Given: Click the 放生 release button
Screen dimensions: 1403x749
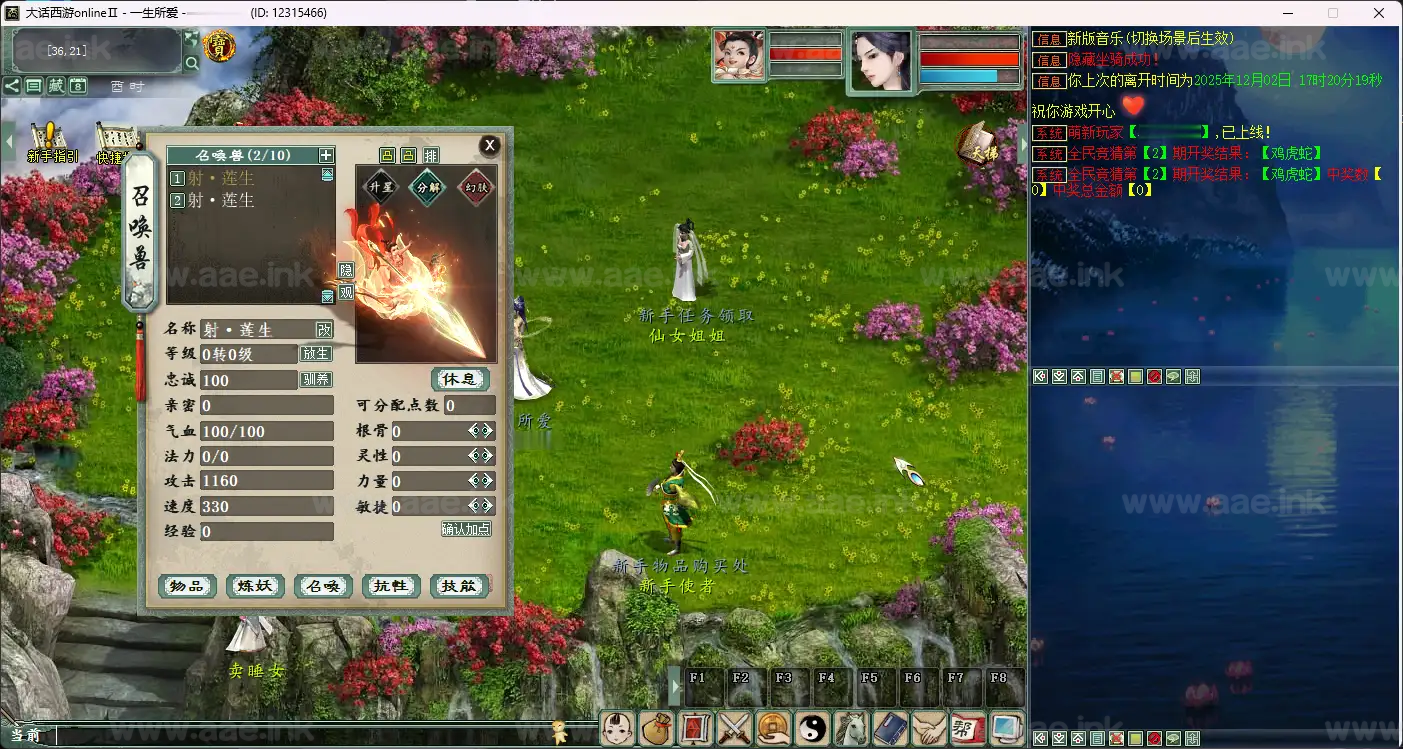Looking at the screenshot, I should [315, 354].
